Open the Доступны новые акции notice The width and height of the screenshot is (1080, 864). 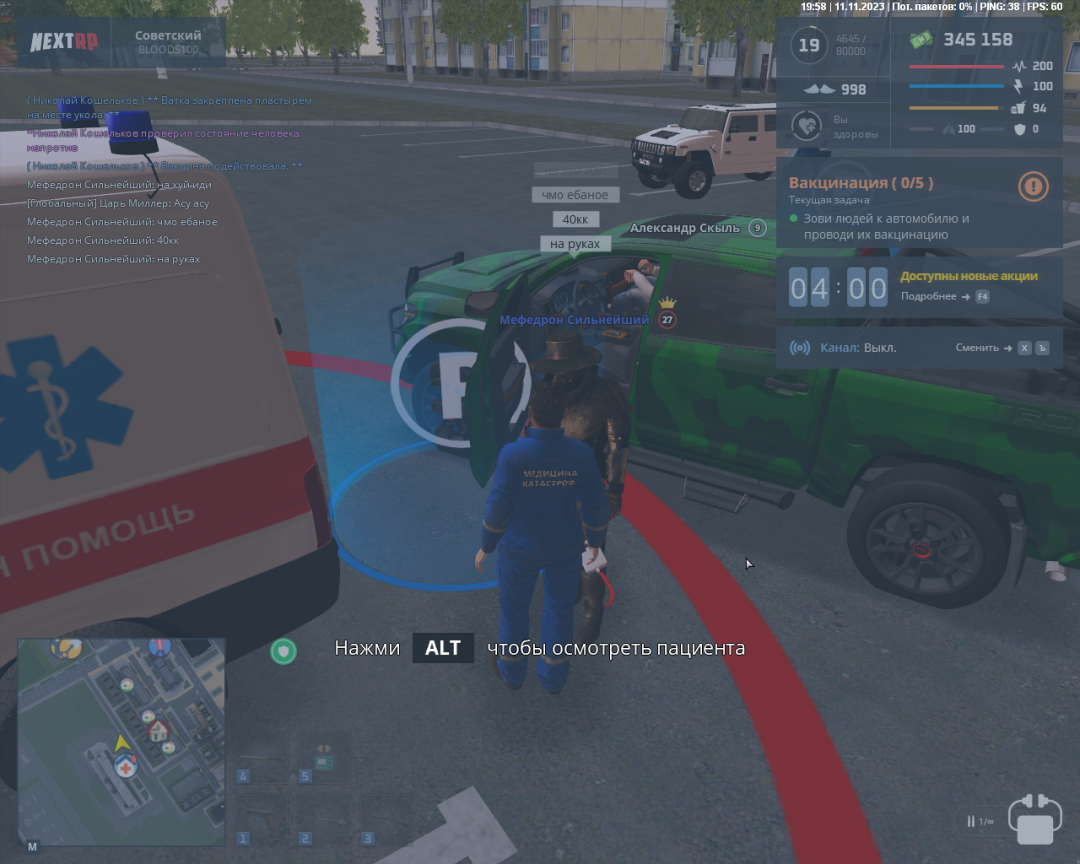pos(968,276)
